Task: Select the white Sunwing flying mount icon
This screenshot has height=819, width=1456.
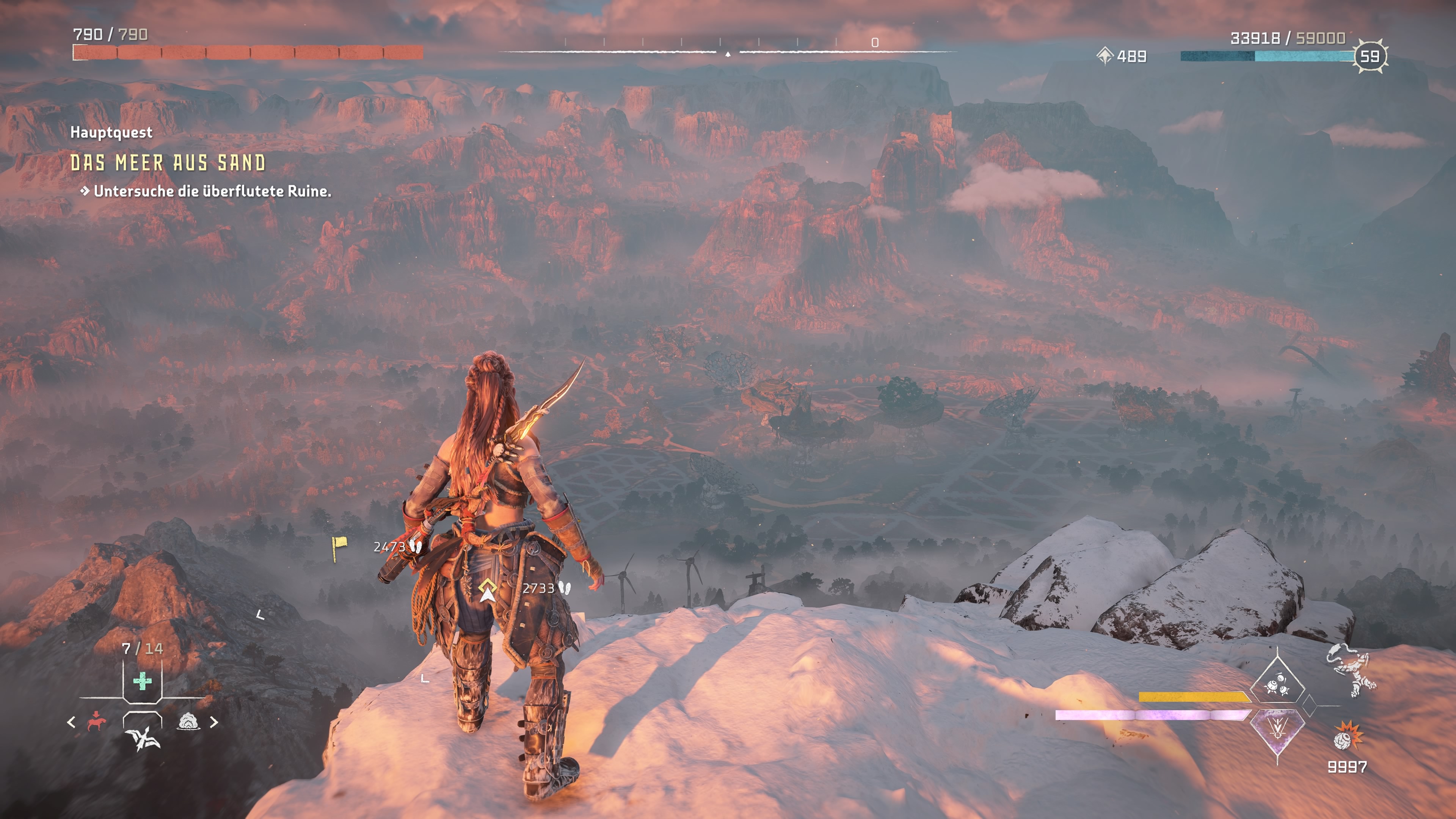Action: pyautogui.click(x=143, y=737)
